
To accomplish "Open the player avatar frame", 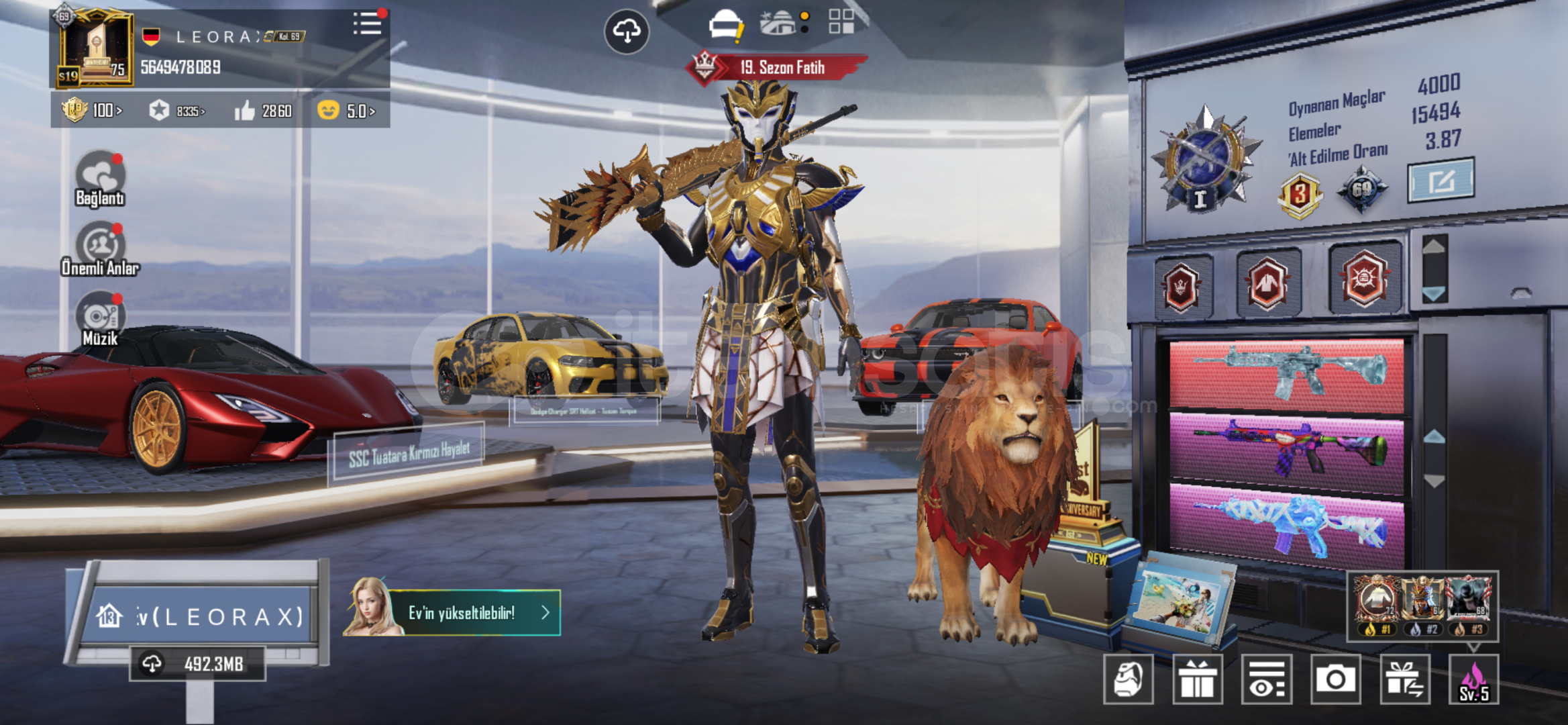I will pyautogui.click(x=95, y=48).
